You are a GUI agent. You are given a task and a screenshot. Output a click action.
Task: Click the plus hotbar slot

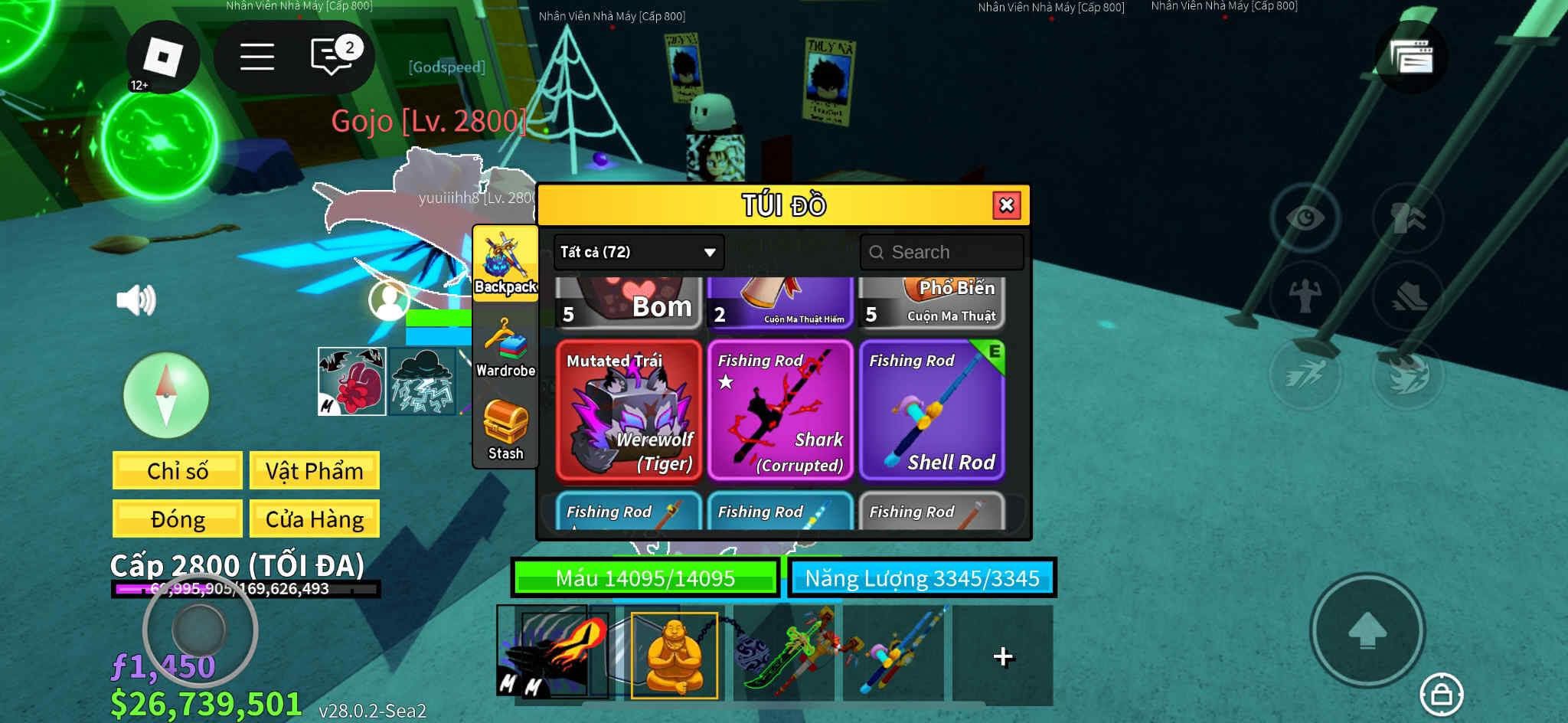(x=1002, y=656)
